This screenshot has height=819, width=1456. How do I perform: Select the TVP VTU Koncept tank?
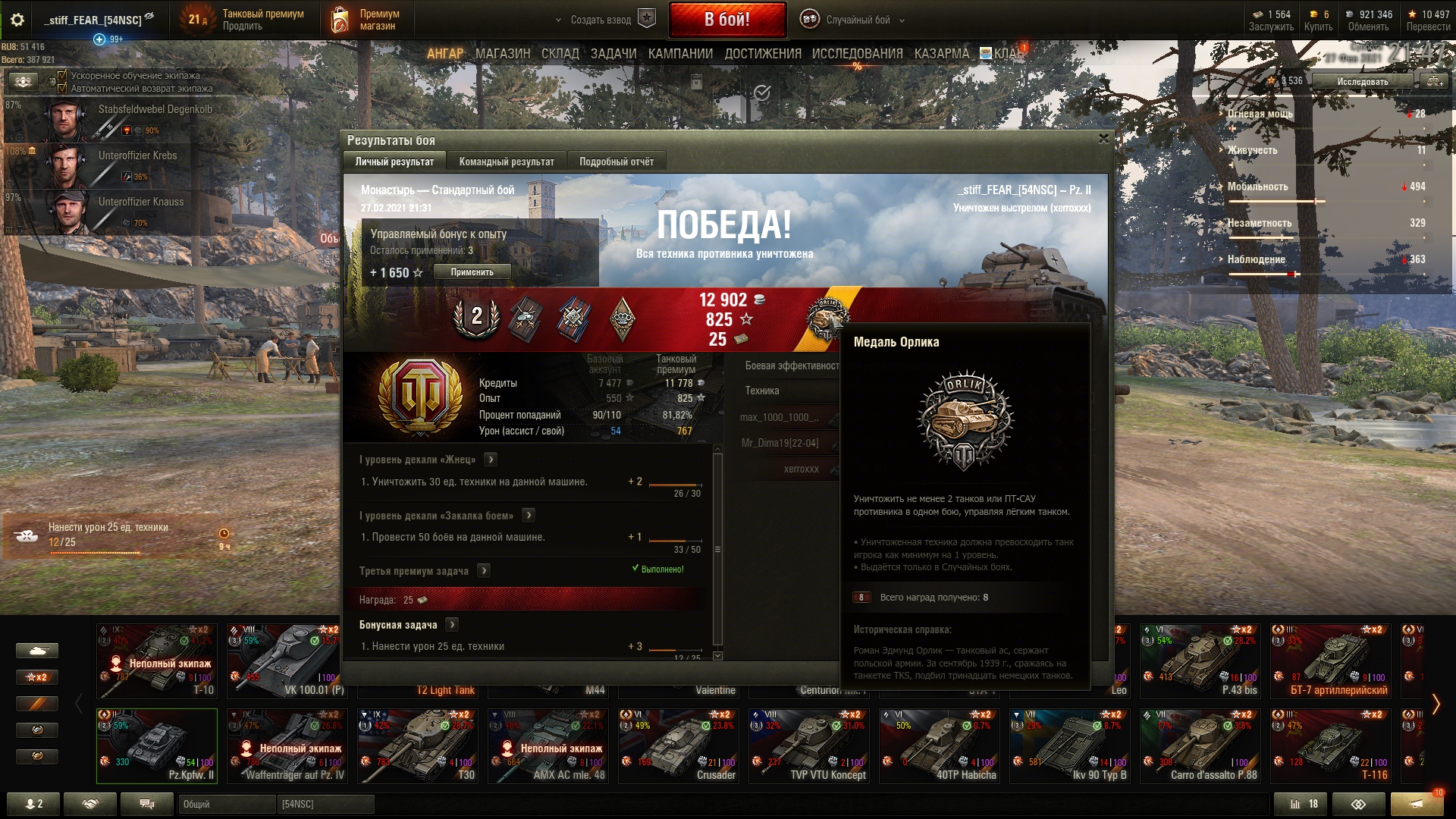tap(808, 746)
